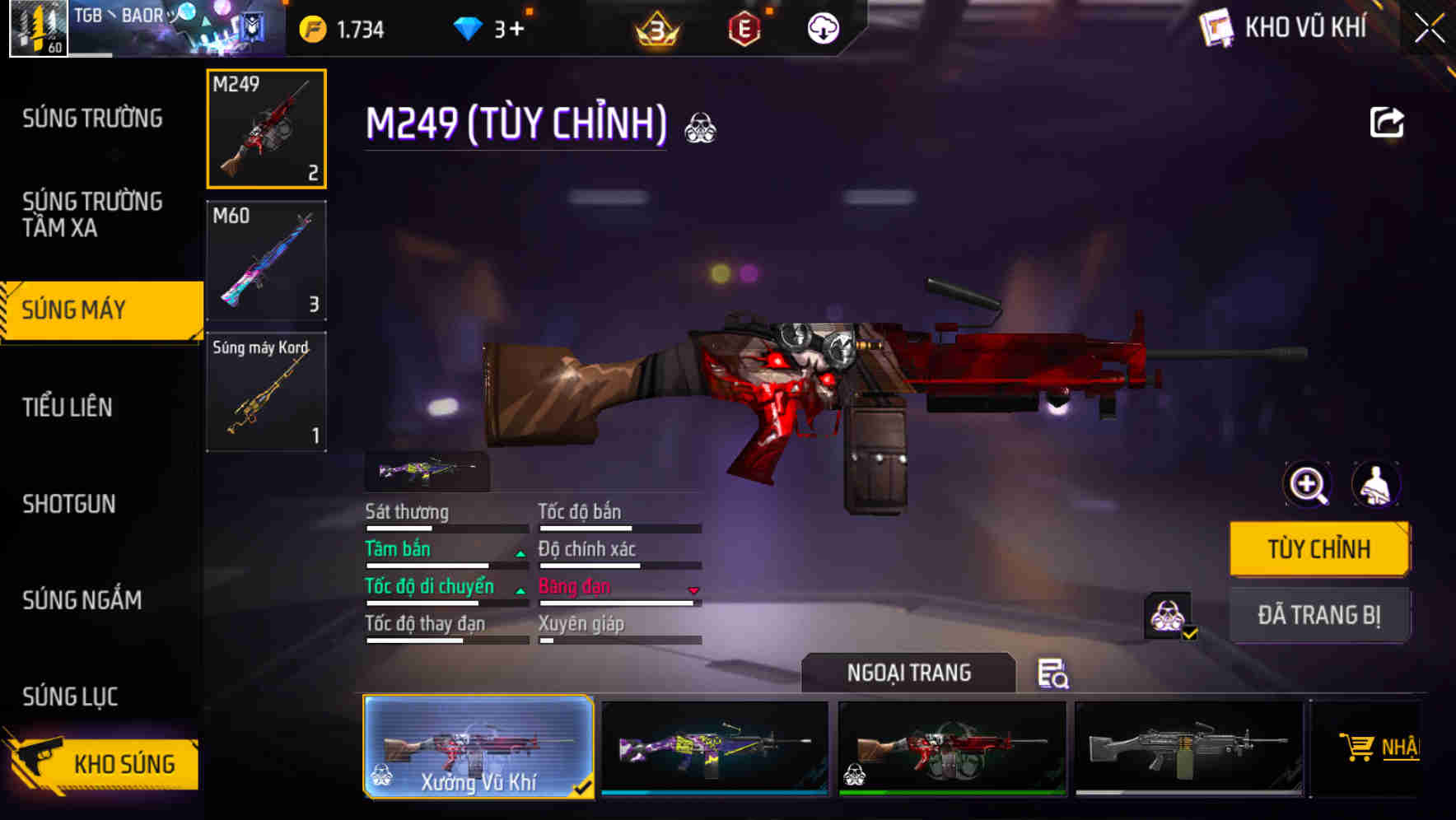Open the weapon zoom magnifier icon

click(1308, 484)
